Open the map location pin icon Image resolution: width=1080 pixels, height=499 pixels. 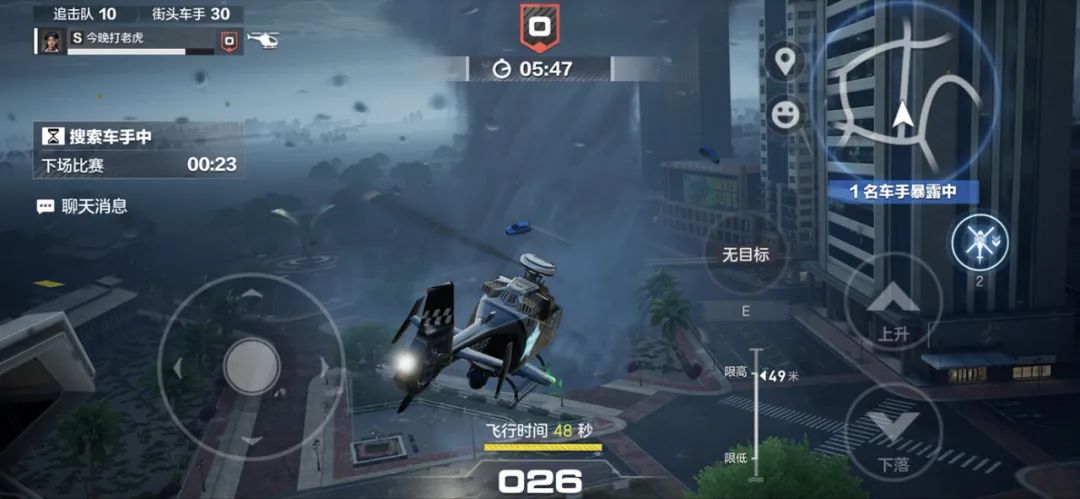786,60
